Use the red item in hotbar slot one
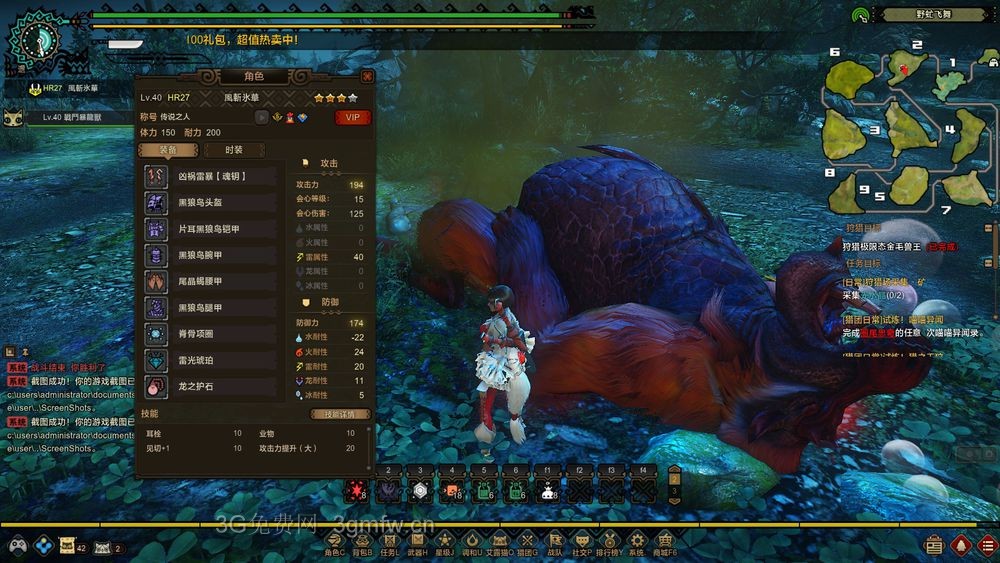This screenshot has height=563, width=1000. pos(356,490)
